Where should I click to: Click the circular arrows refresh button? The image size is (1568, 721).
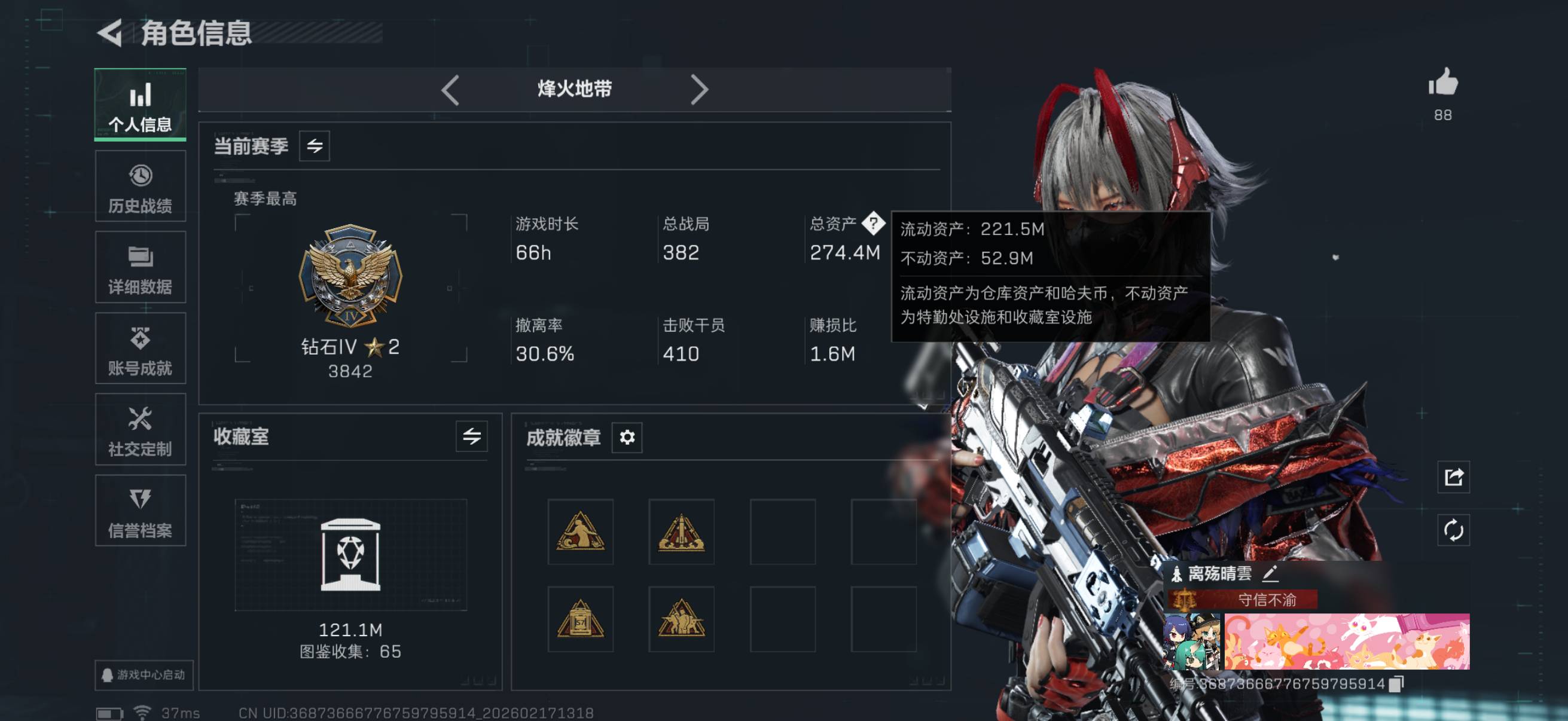[1454, 530]
